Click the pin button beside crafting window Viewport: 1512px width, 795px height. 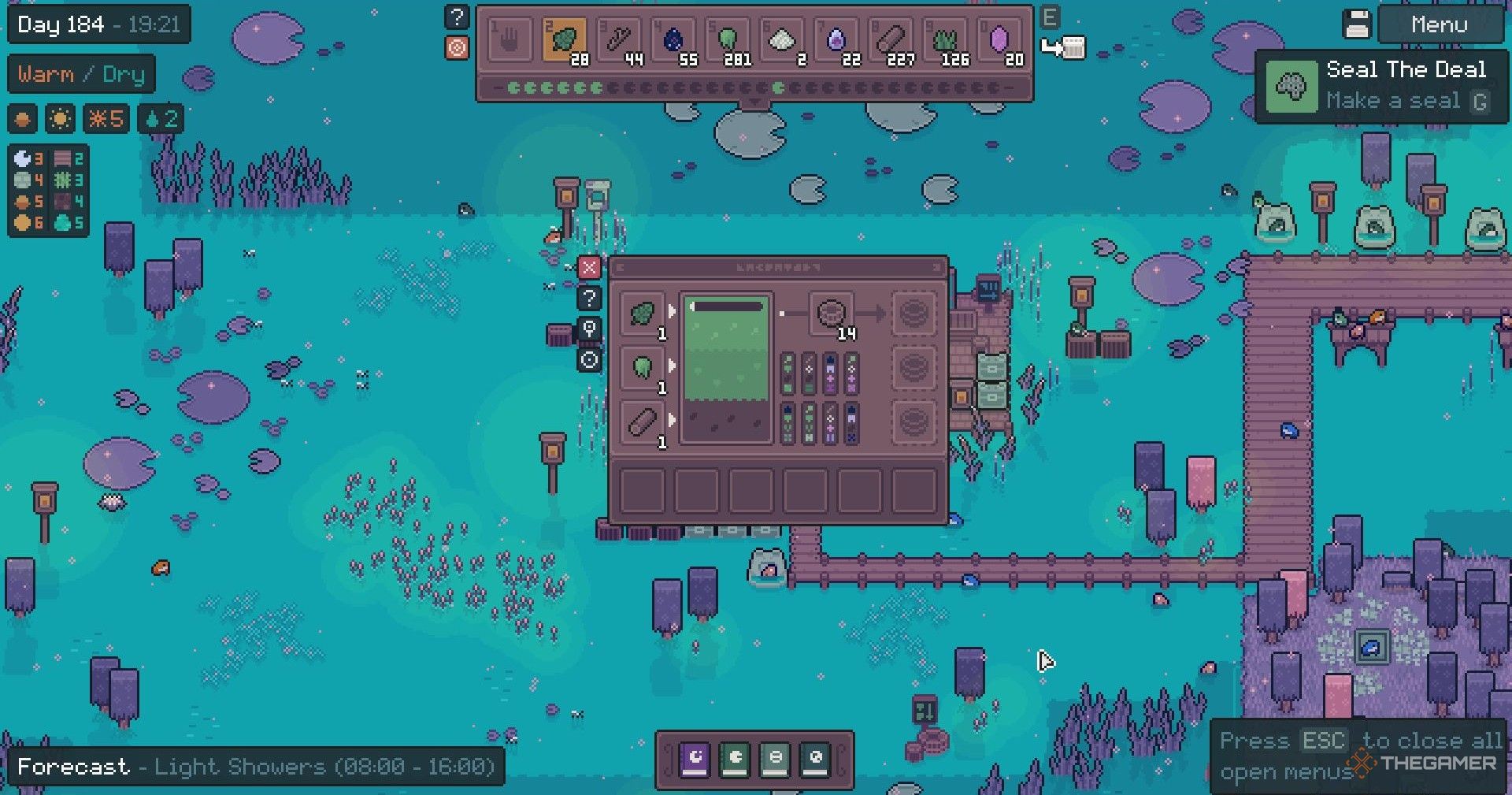[589, 329]
